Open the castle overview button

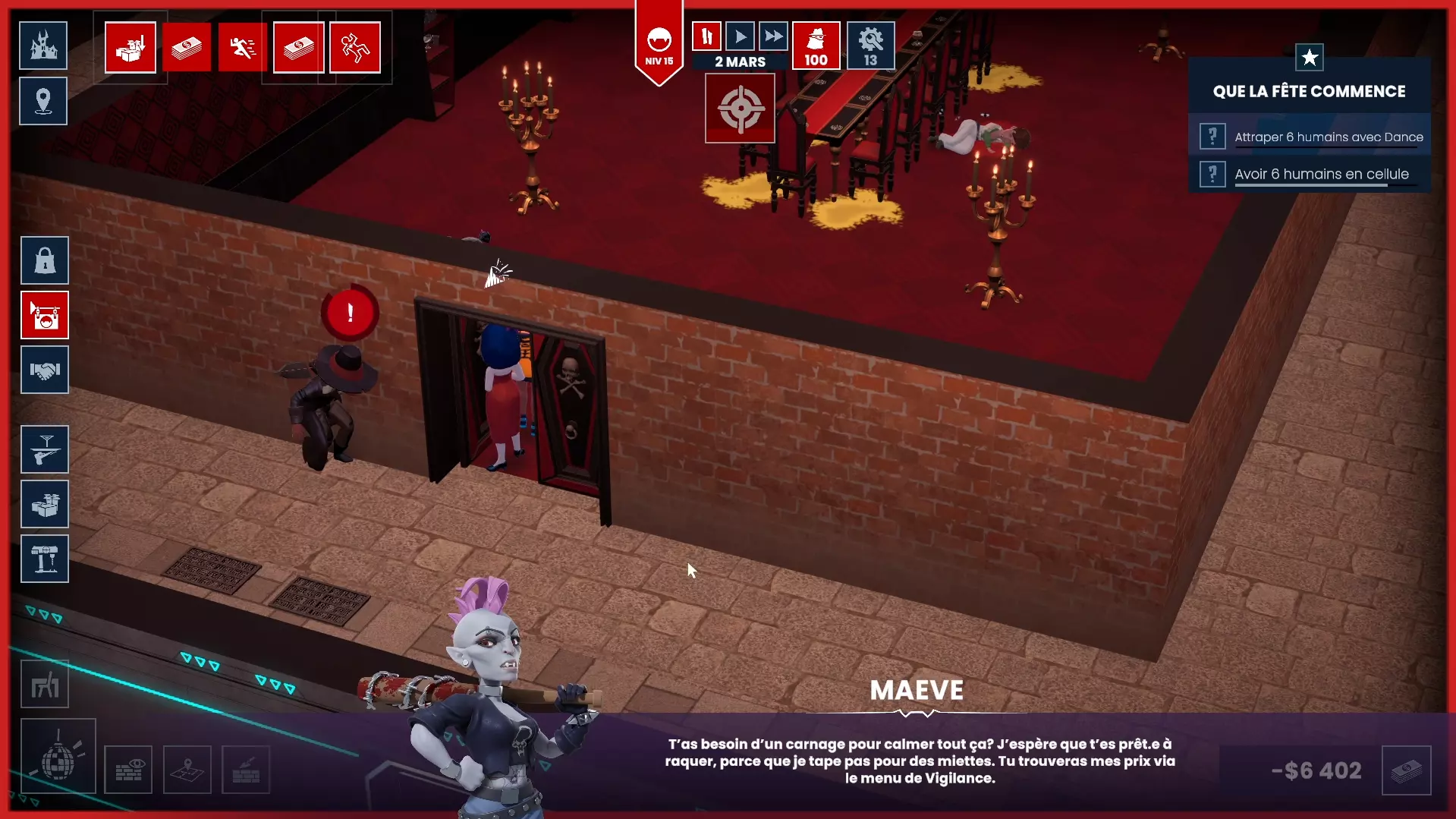click(x=43, y=46)
